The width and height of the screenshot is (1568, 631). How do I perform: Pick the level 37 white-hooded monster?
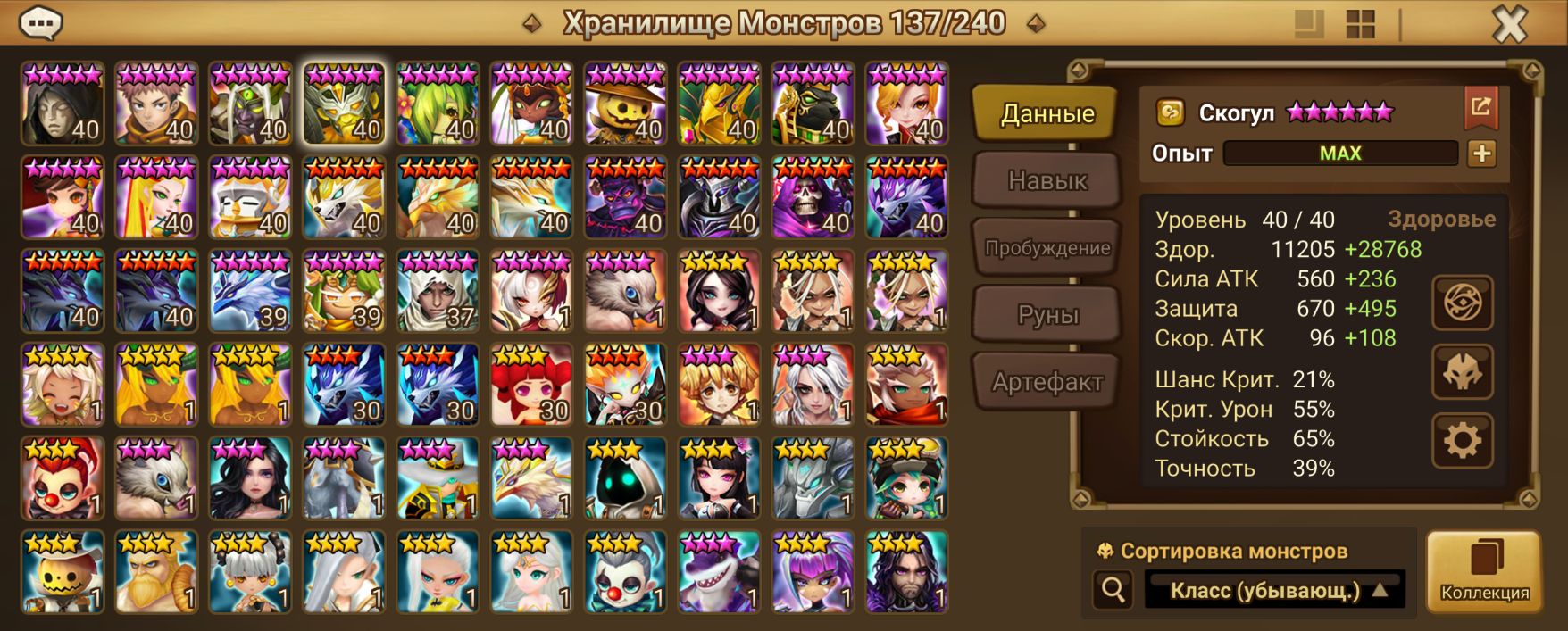coord(438,291)
